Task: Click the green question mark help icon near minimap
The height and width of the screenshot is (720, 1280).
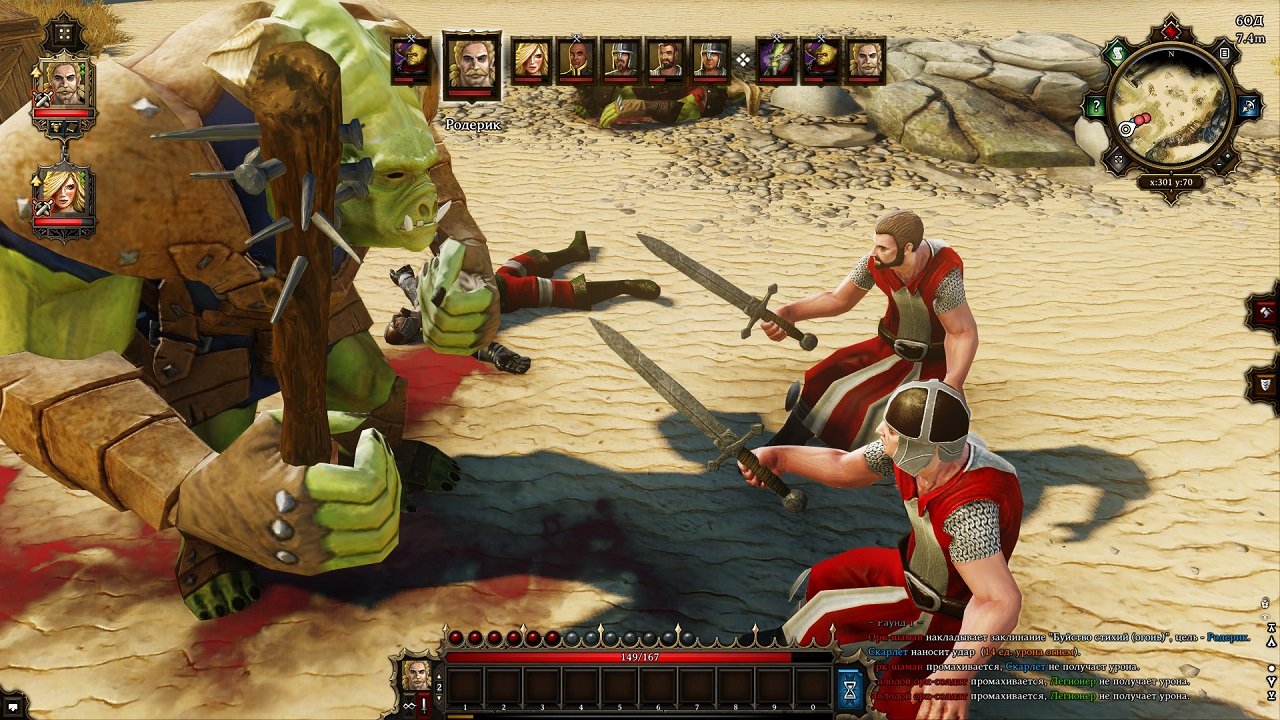Action: 1095,103
